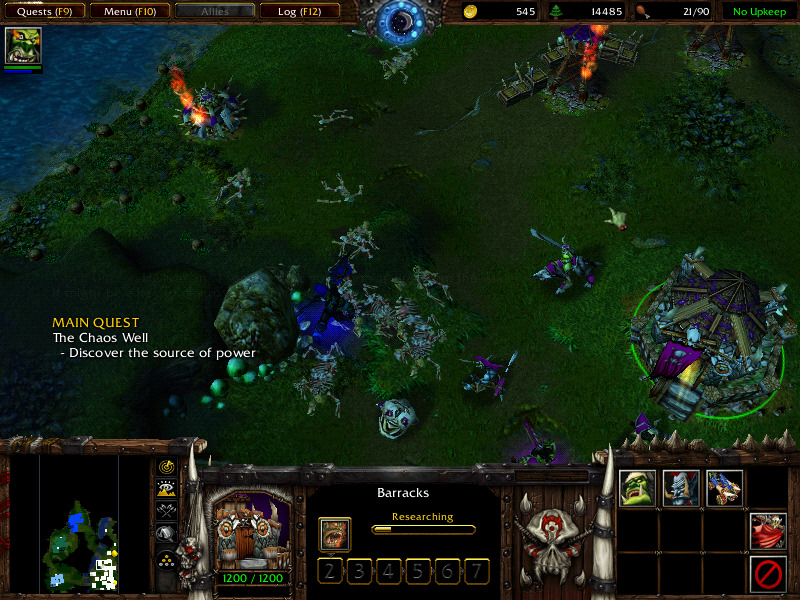The height and width of the screenshot is (600, 800).
Task: Select the orc hero portrait icon
Action: tap(22, 47)
